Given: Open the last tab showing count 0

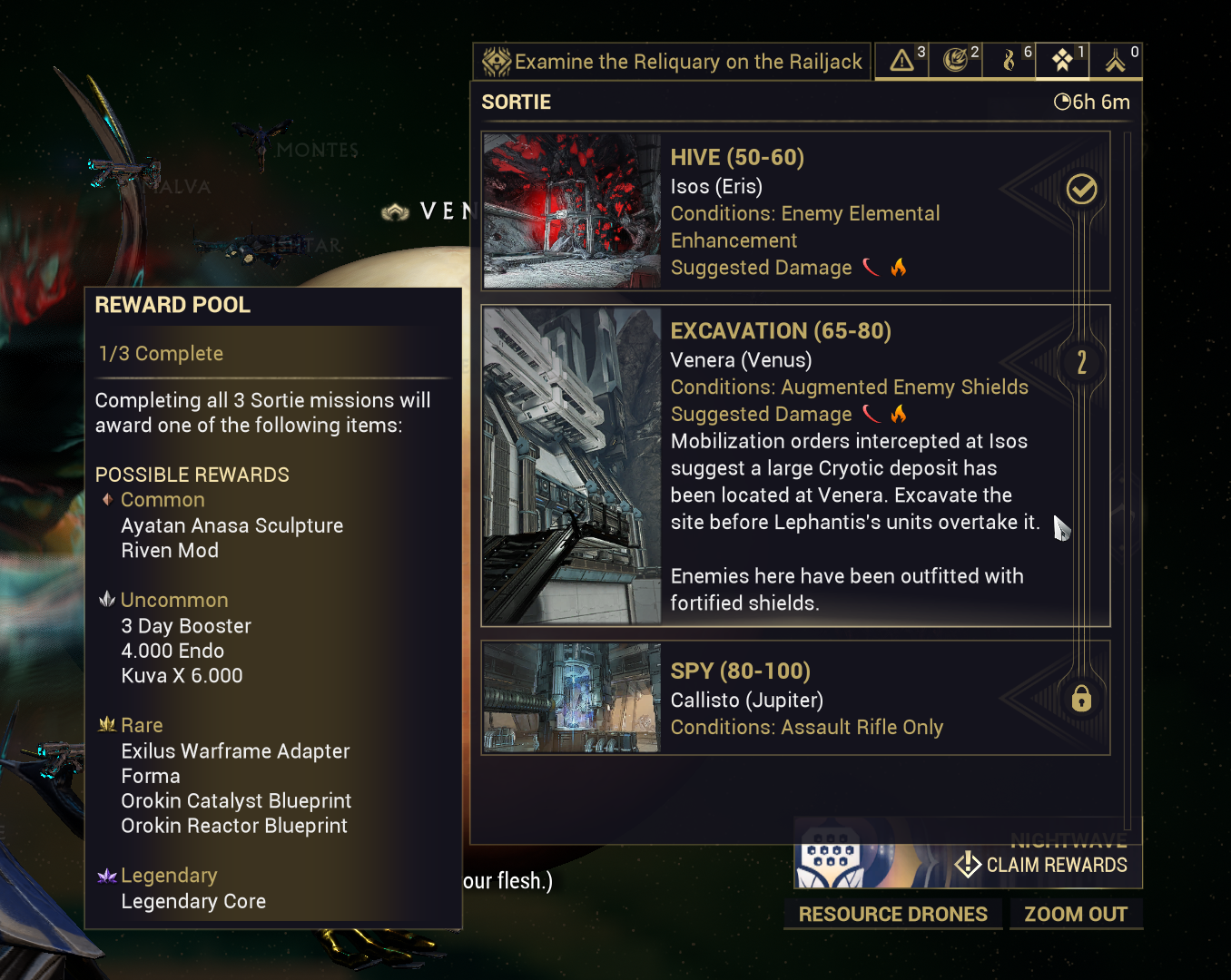Looking at the screenshot, I should coord(1117,61).
